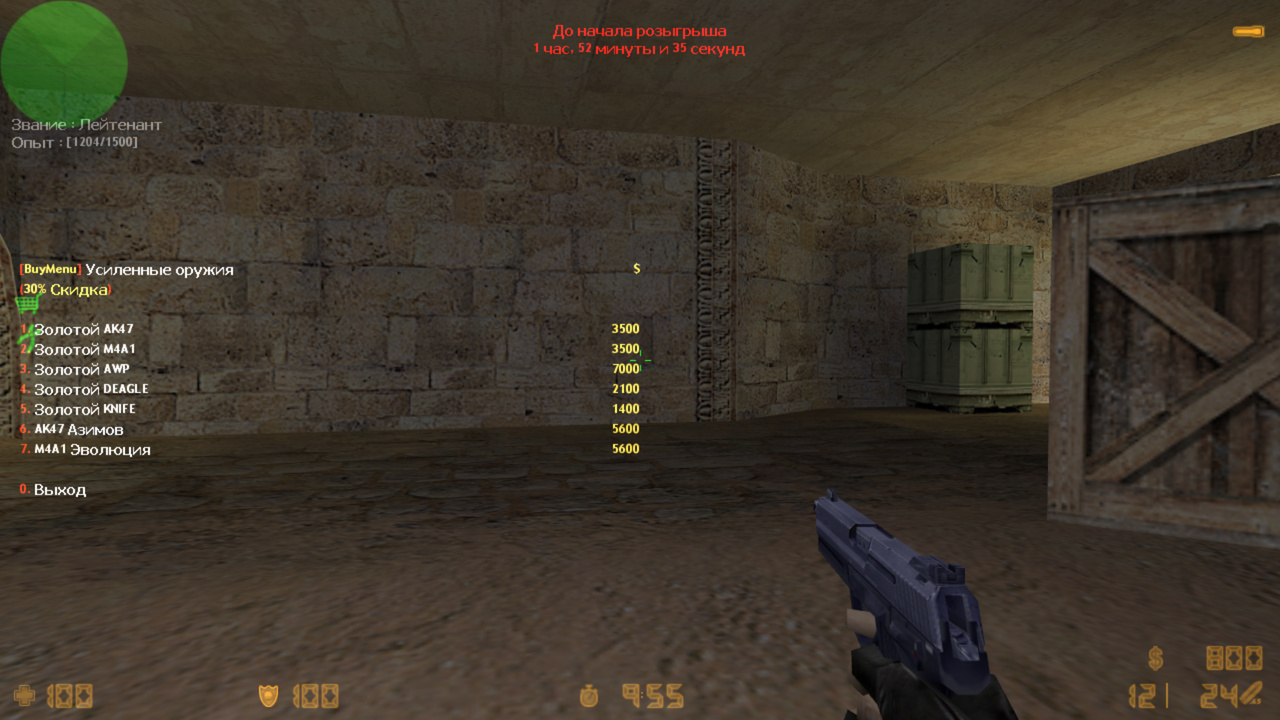
Task: Click the flashlight icon in the top right corner
Action: pos(1248,33)
